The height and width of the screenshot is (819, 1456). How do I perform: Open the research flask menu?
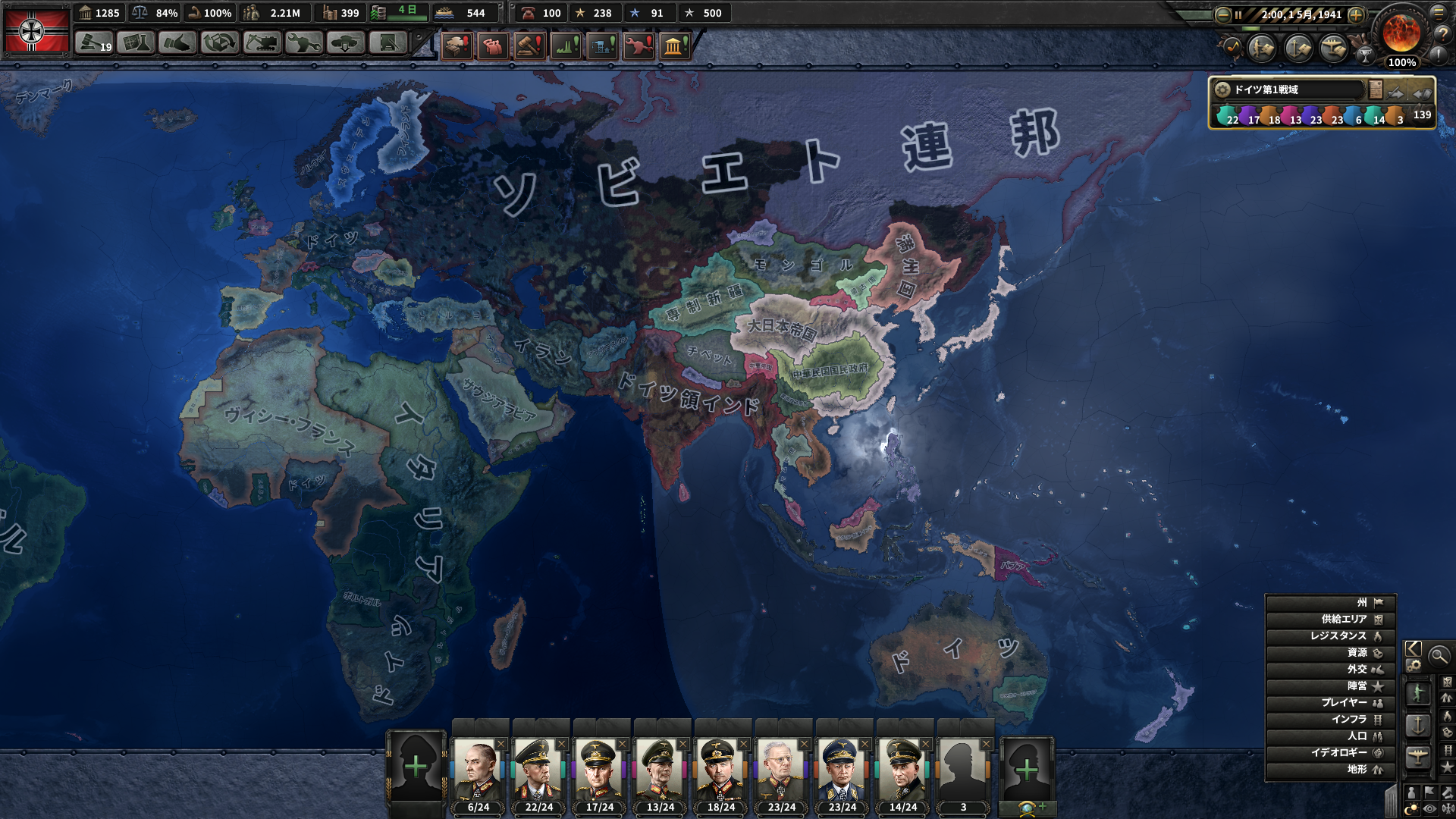coord(136,43)
